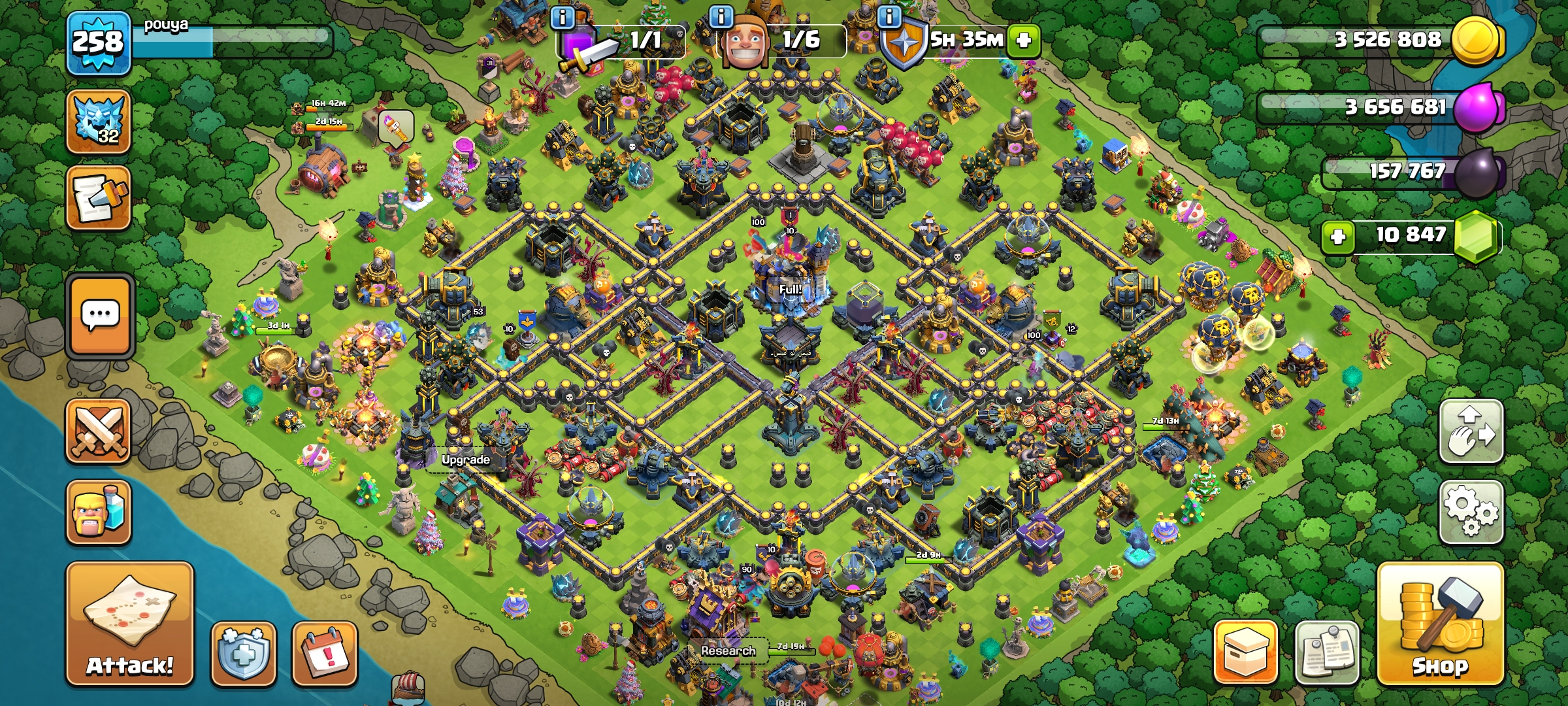This screenshot has width=1568, height=706.
Task: Open the Shop
Action: tap(1440, 624)
